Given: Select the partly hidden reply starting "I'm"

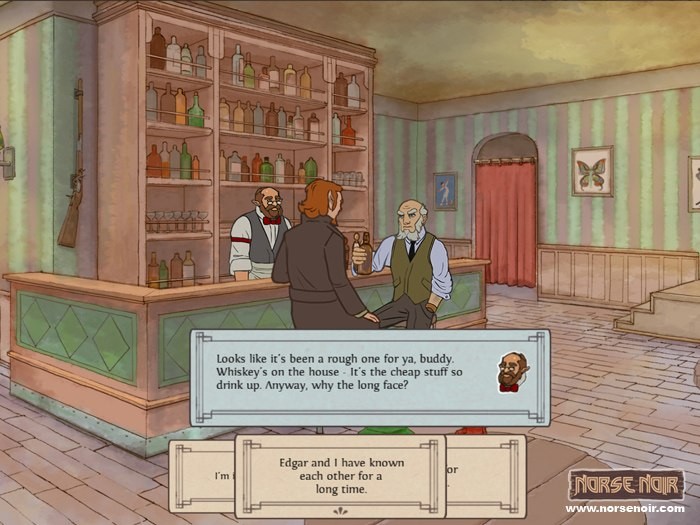Looking at the screenshot, I should point(203,476).
